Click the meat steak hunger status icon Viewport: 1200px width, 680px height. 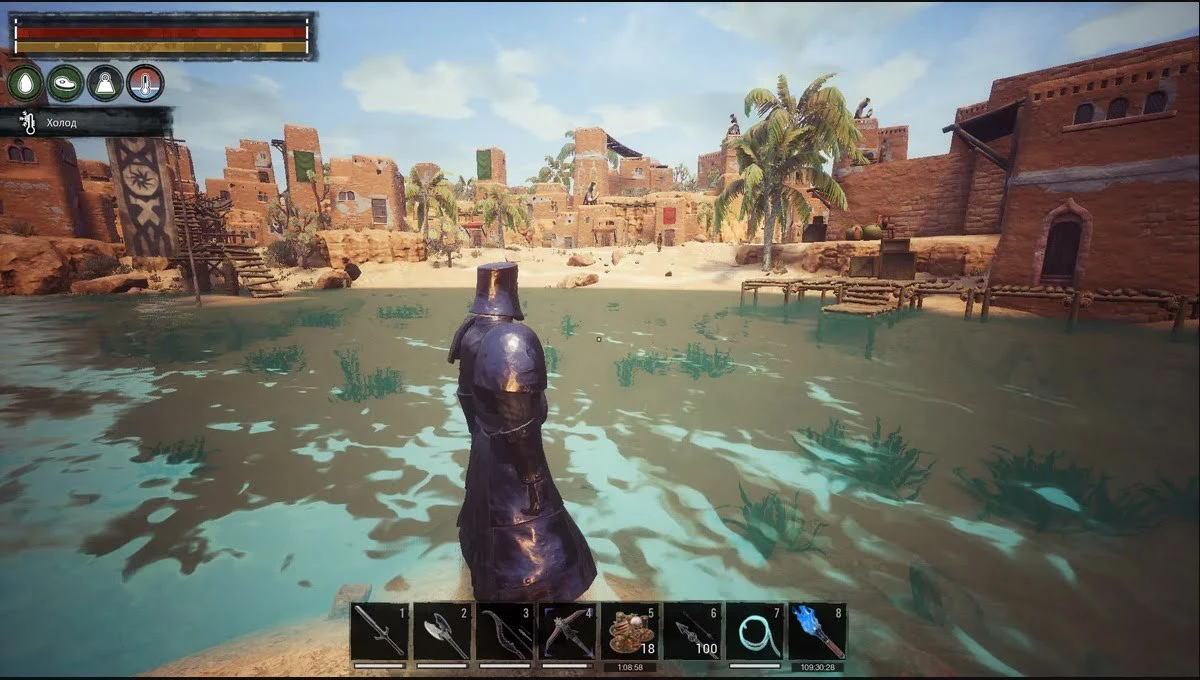[65, 83]
